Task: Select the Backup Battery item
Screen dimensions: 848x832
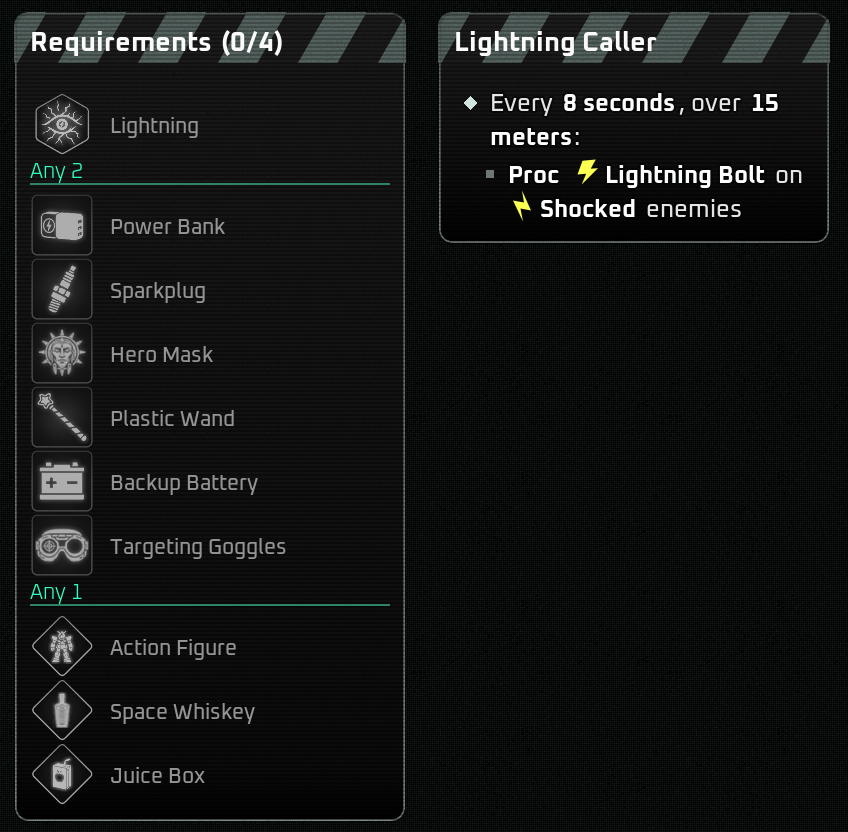Action: pos(62,482)
